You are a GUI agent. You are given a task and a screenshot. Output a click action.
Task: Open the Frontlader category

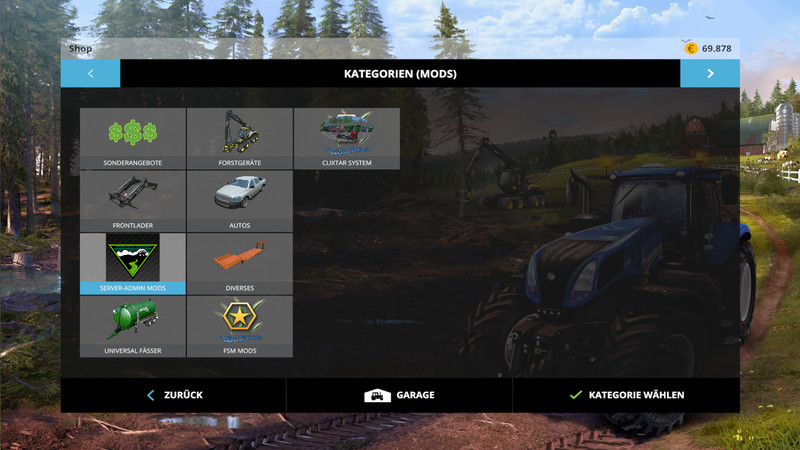[133, 201]
